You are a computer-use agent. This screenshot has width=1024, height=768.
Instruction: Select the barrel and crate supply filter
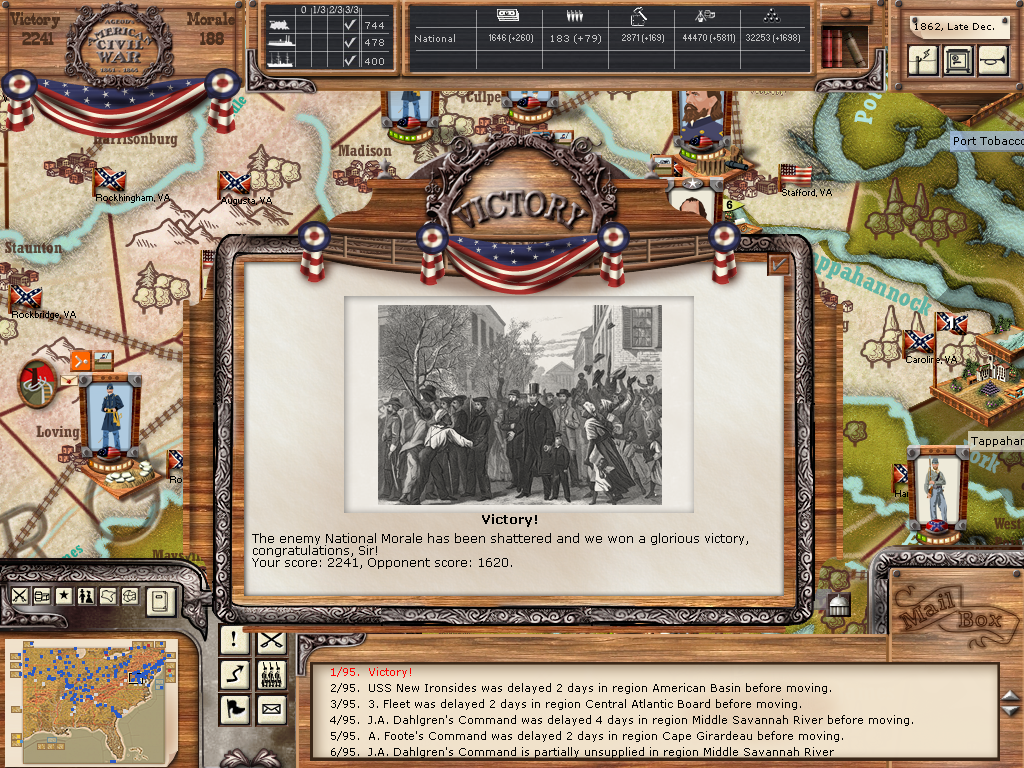[43, 596]
